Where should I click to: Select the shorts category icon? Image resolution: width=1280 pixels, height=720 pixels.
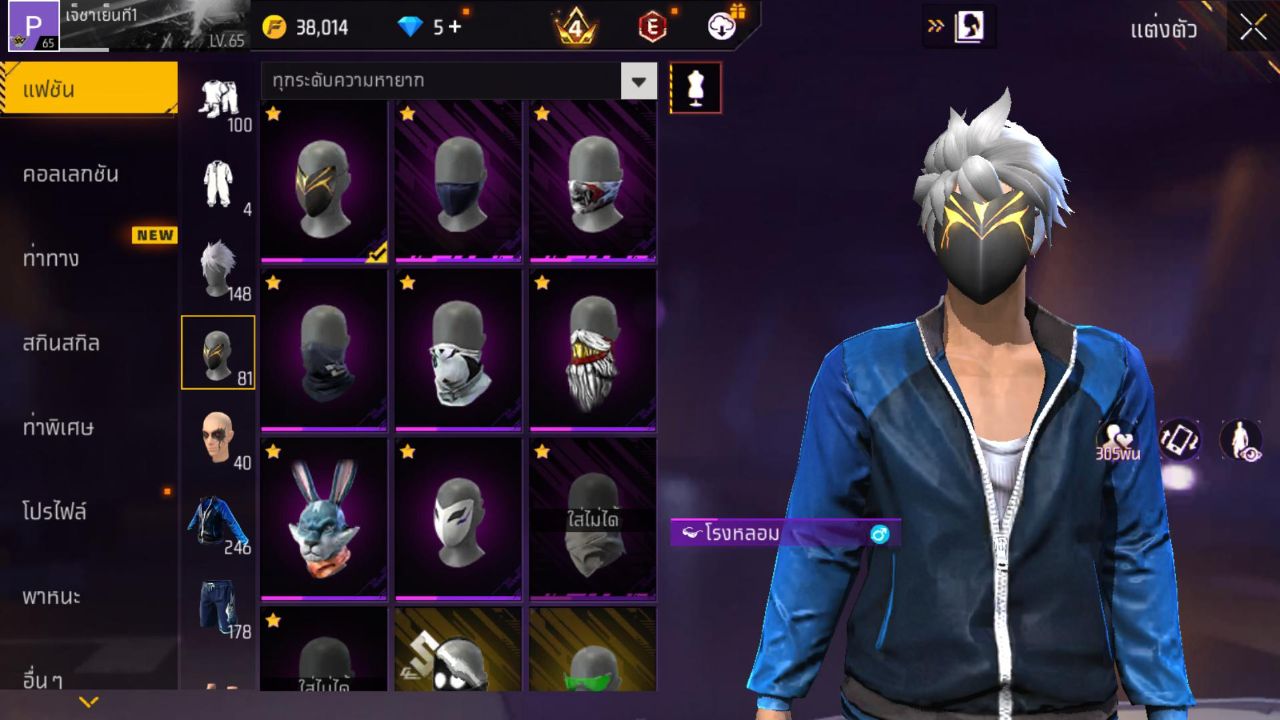click(x=219, y=605)
